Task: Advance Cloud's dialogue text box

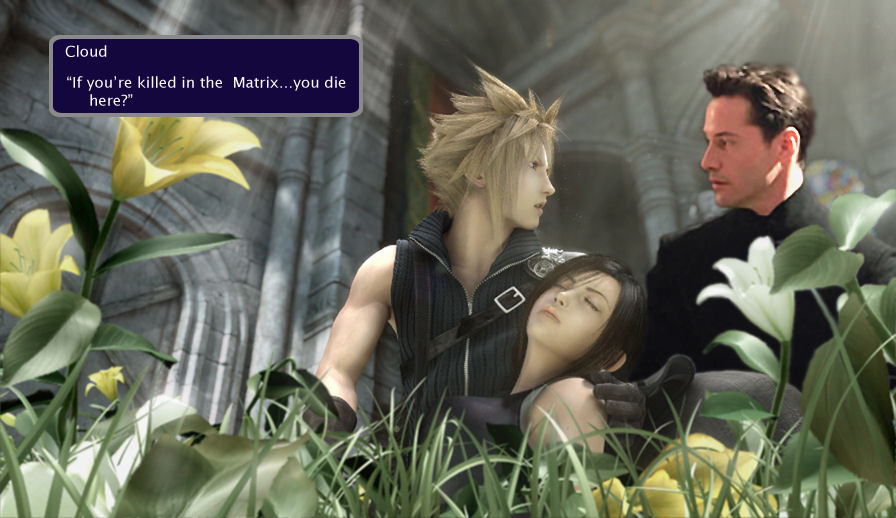Action: pyautogui.click(x=205, y=76)
